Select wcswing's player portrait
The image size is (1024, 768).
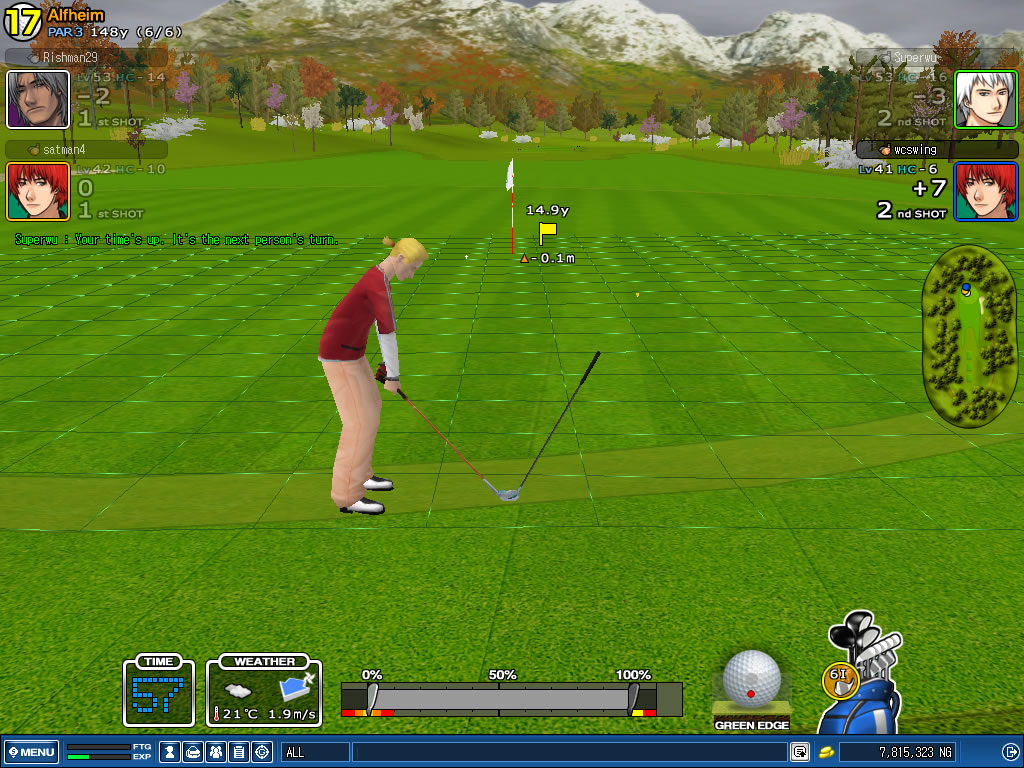tap(985, 191)
